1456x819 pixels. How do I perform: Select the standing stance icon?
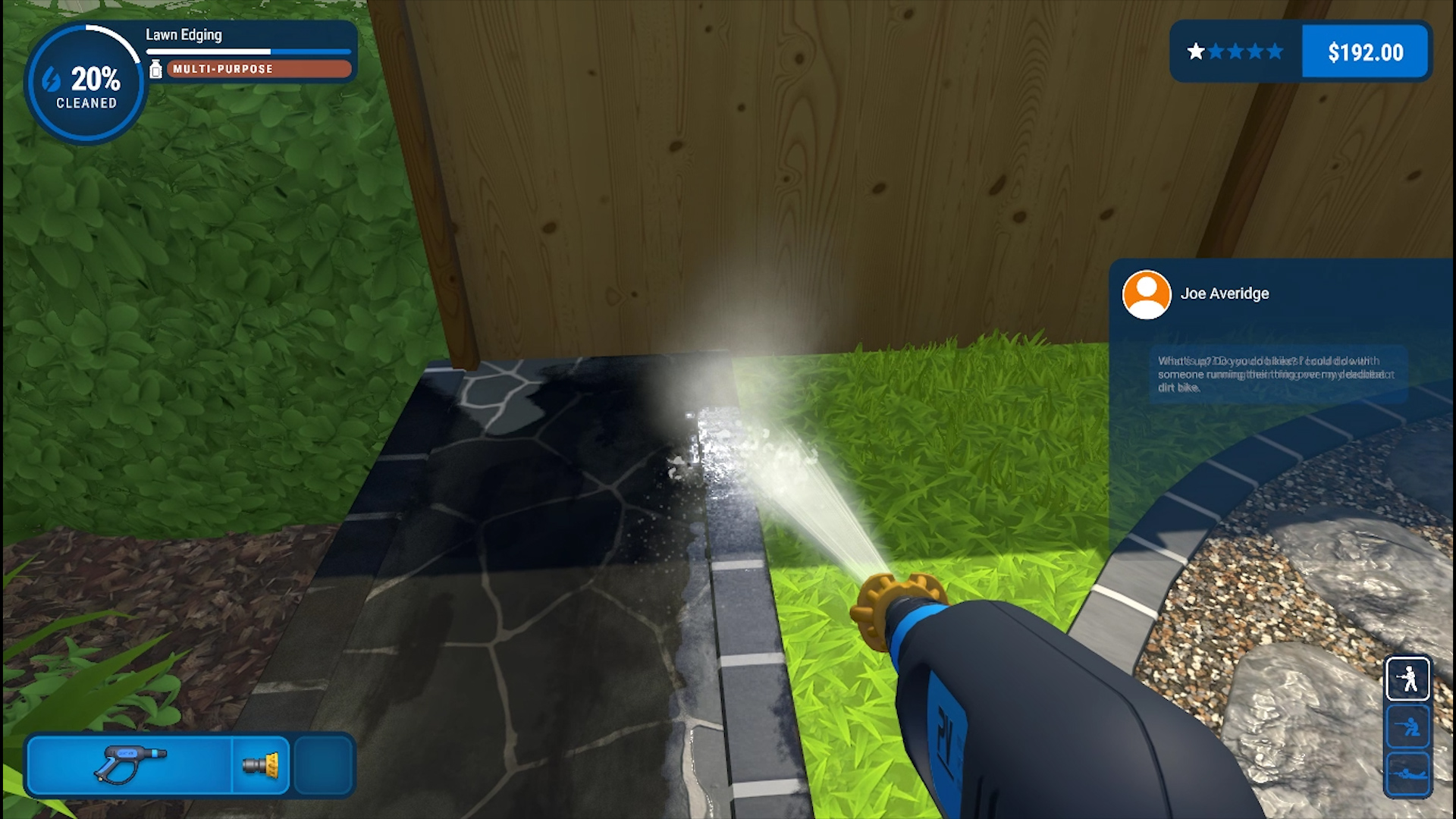pos(1410,677)
